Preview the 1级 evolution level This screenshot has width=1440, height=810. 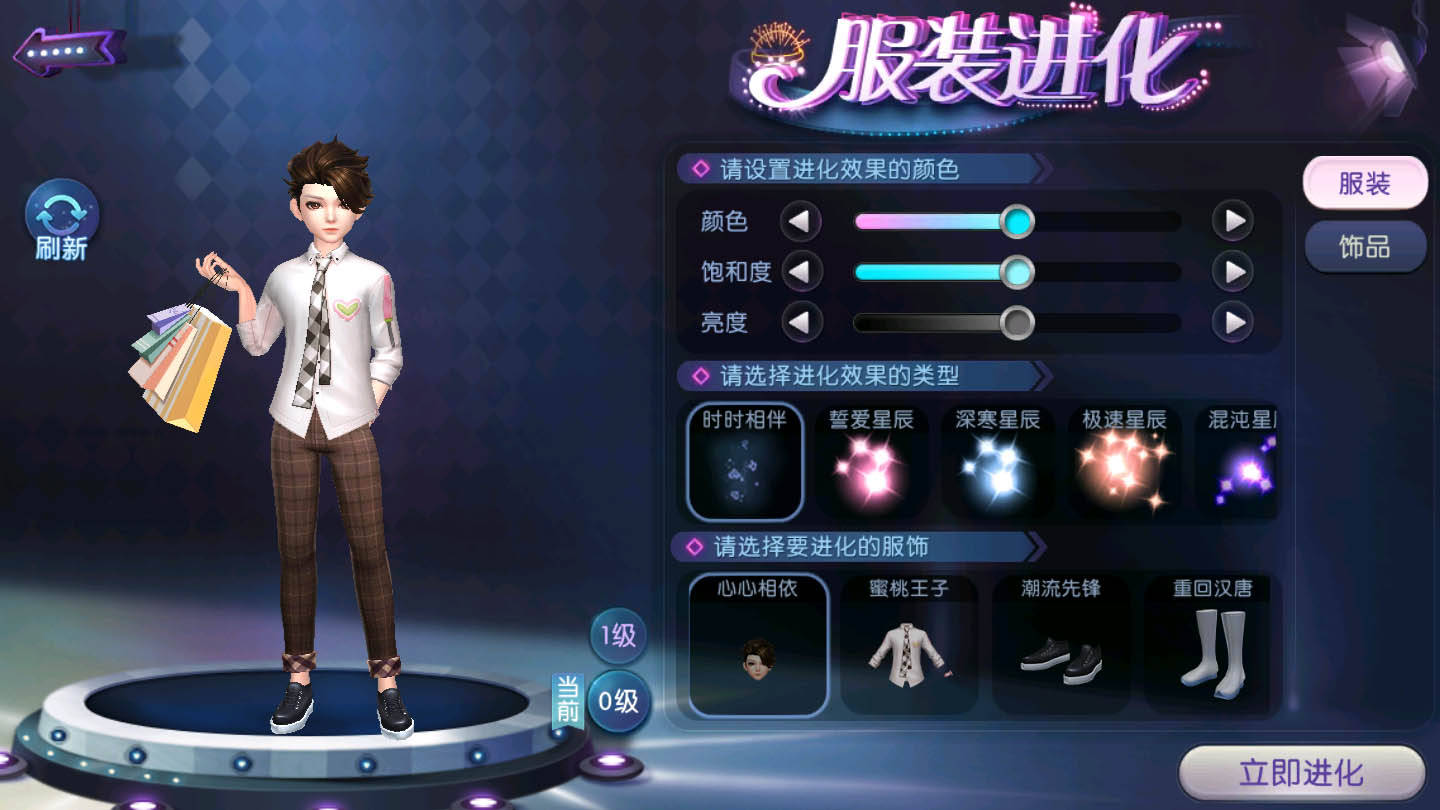(618, 636)
